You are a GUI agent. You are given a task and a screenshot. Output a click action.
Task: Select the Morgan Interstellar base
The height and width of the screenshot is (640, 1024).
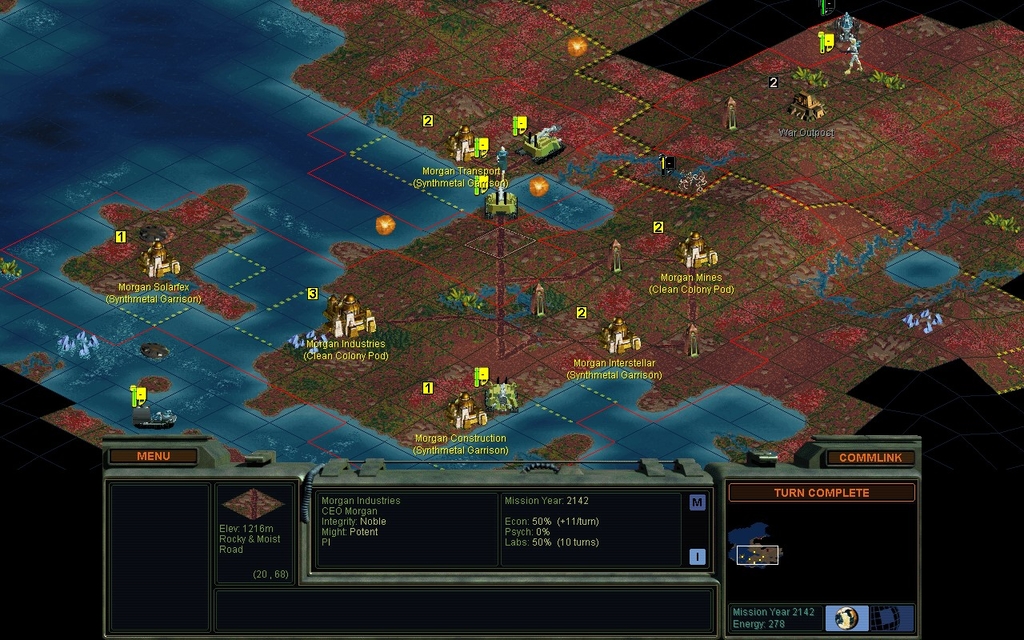coord(620,337)
